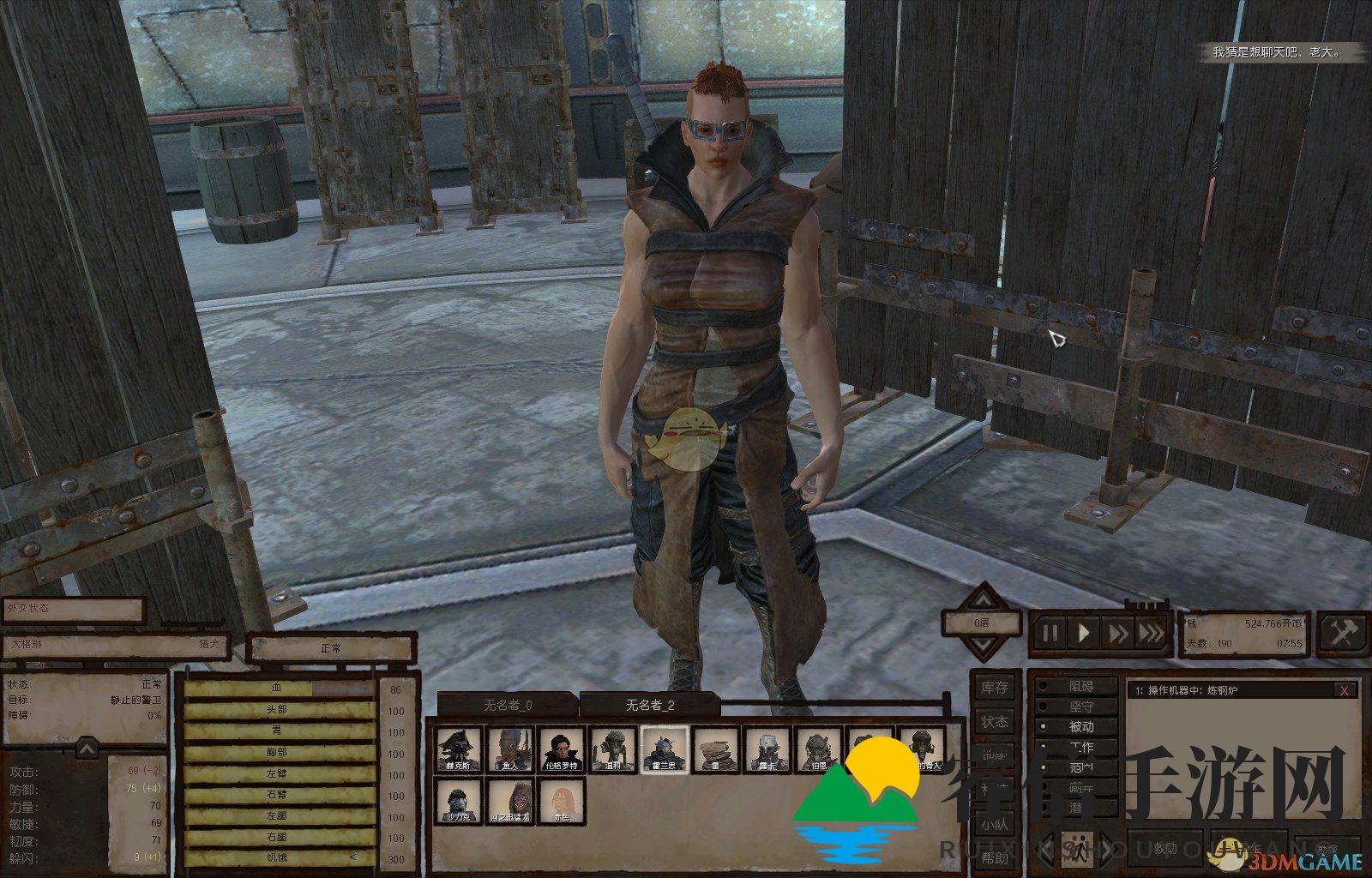Viewport: 1372px width, 878px height.
Task: Open the 帮助 help menu
Action: pos(994,857)
